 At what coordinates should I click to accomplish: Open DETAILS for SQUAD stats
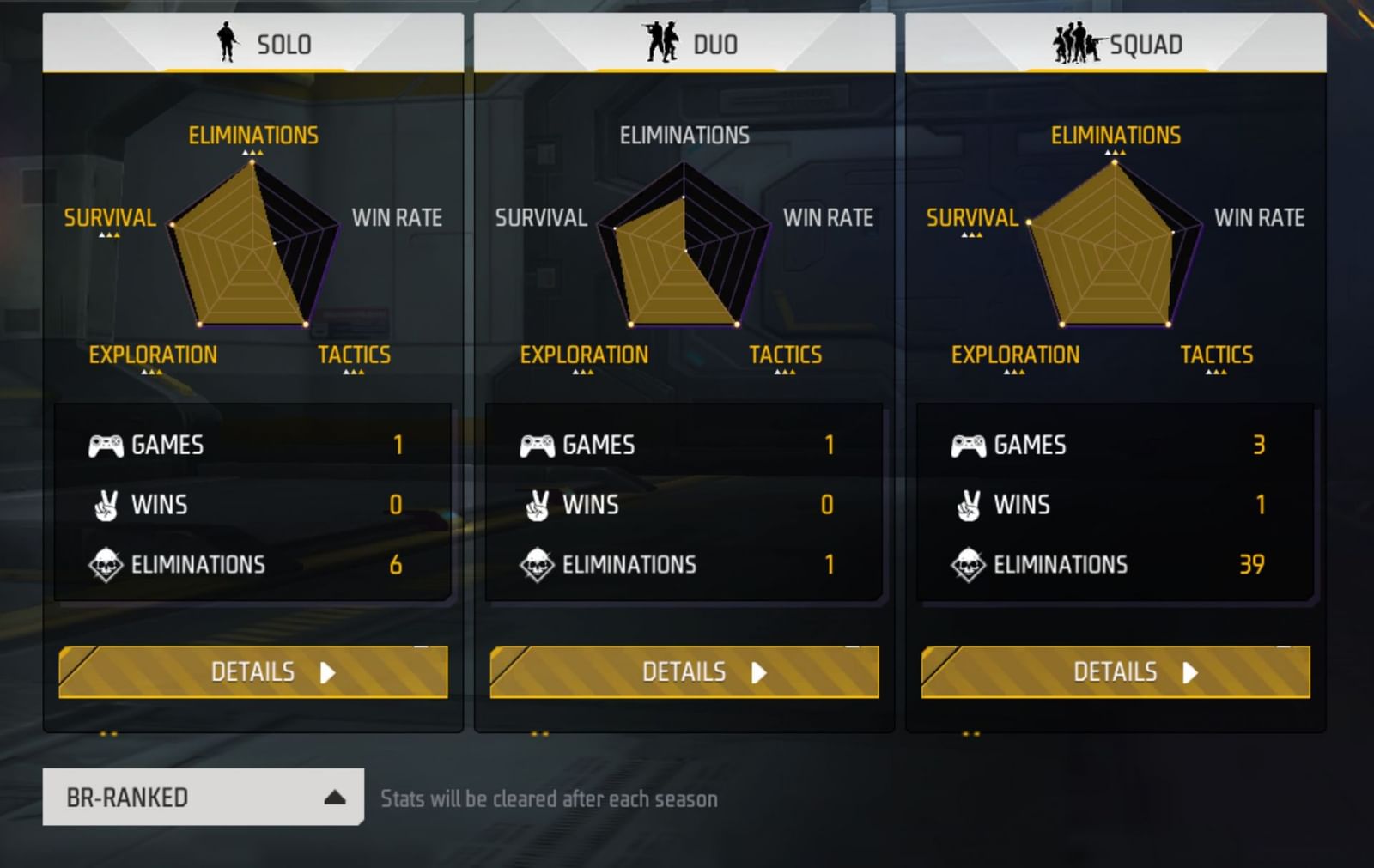tap(1115, 672)
